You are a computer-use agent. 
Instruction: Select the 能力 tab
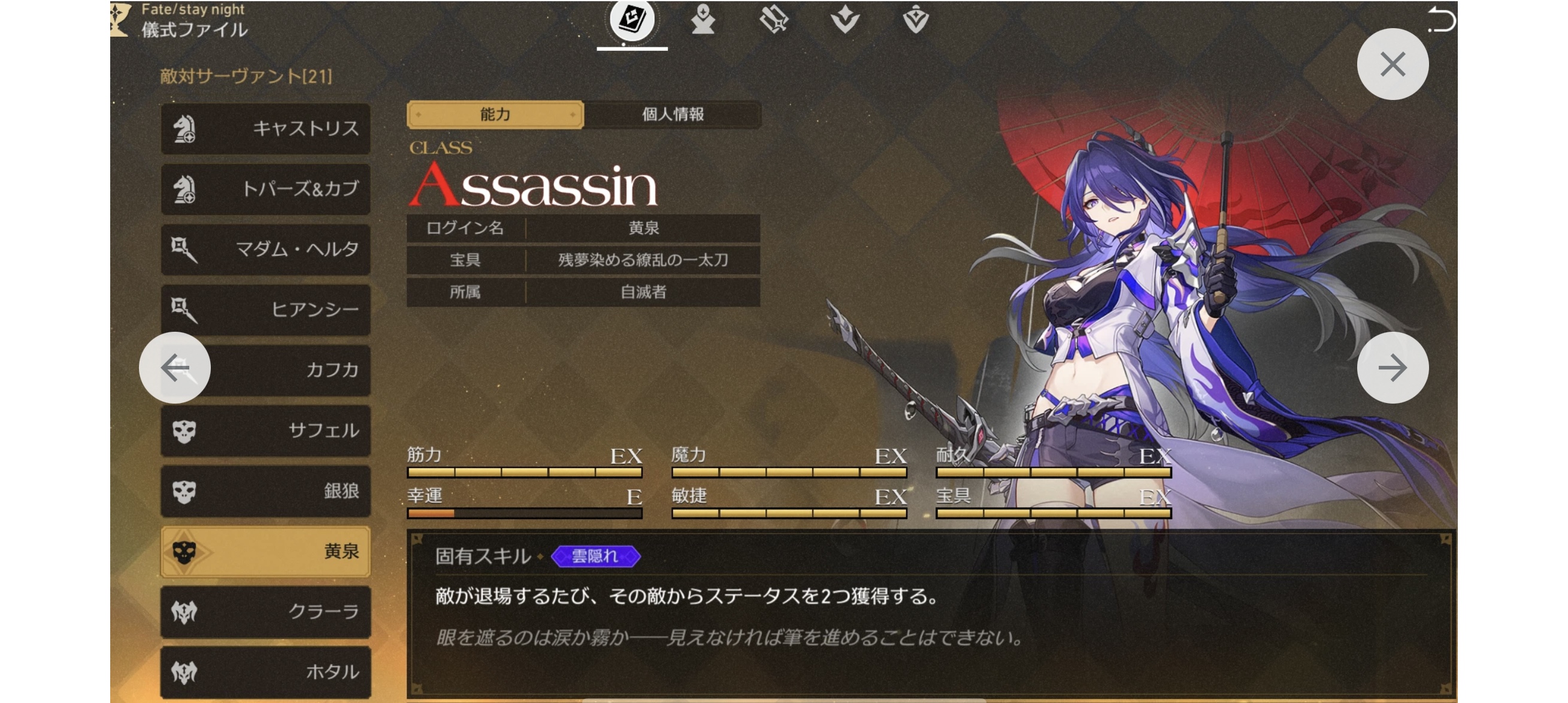[x=495, y=114]
